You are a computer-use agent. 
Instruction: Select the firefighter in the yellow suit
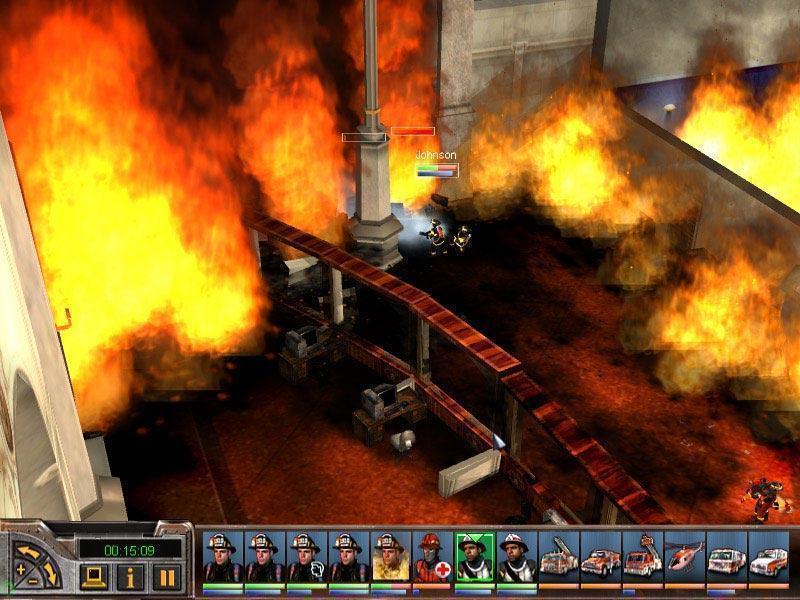click(388, 557)
